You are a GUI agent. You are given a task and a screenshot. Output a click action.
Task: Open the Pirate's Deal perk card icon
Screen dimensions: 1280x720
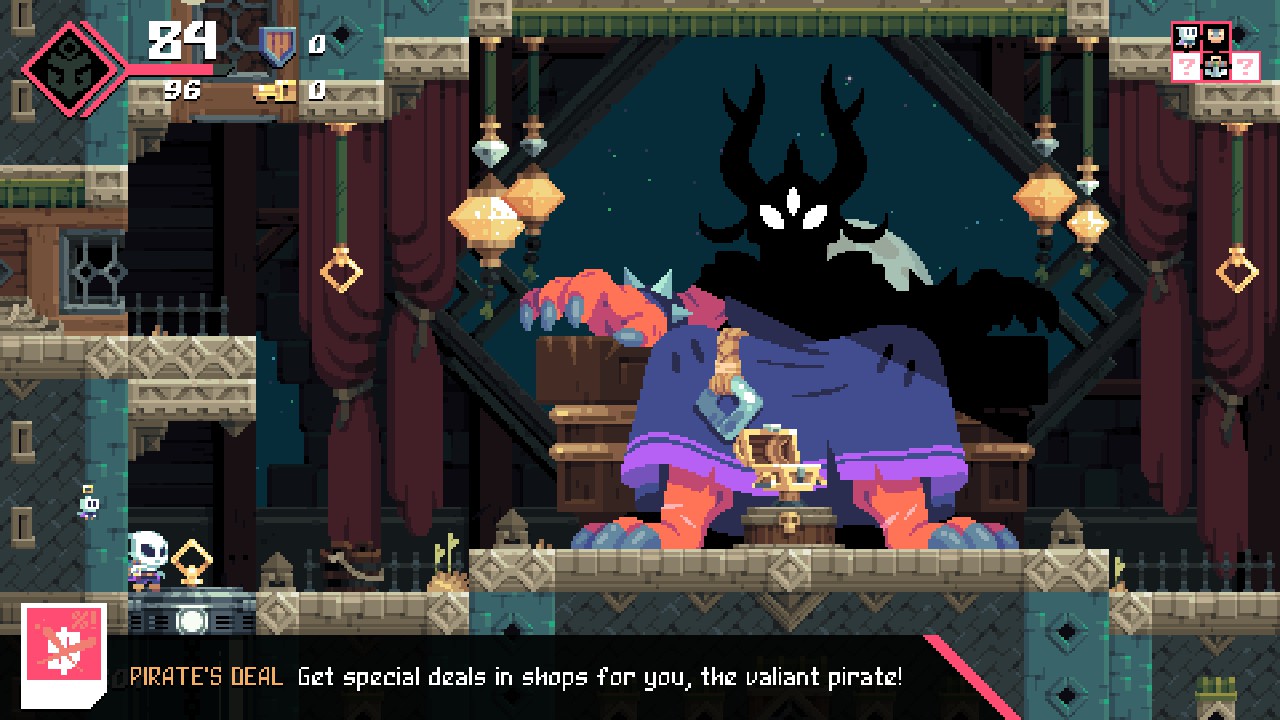tap(64, 653)
